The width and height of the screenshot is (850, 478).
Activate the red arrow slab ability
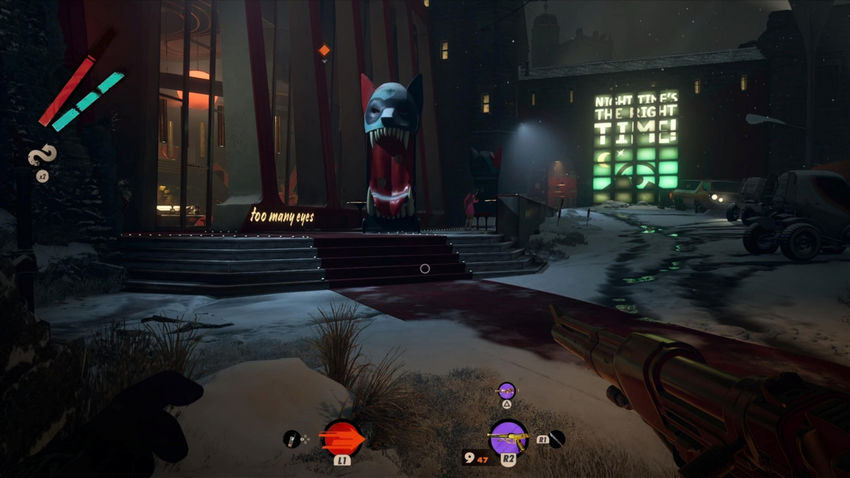(341, 437)
